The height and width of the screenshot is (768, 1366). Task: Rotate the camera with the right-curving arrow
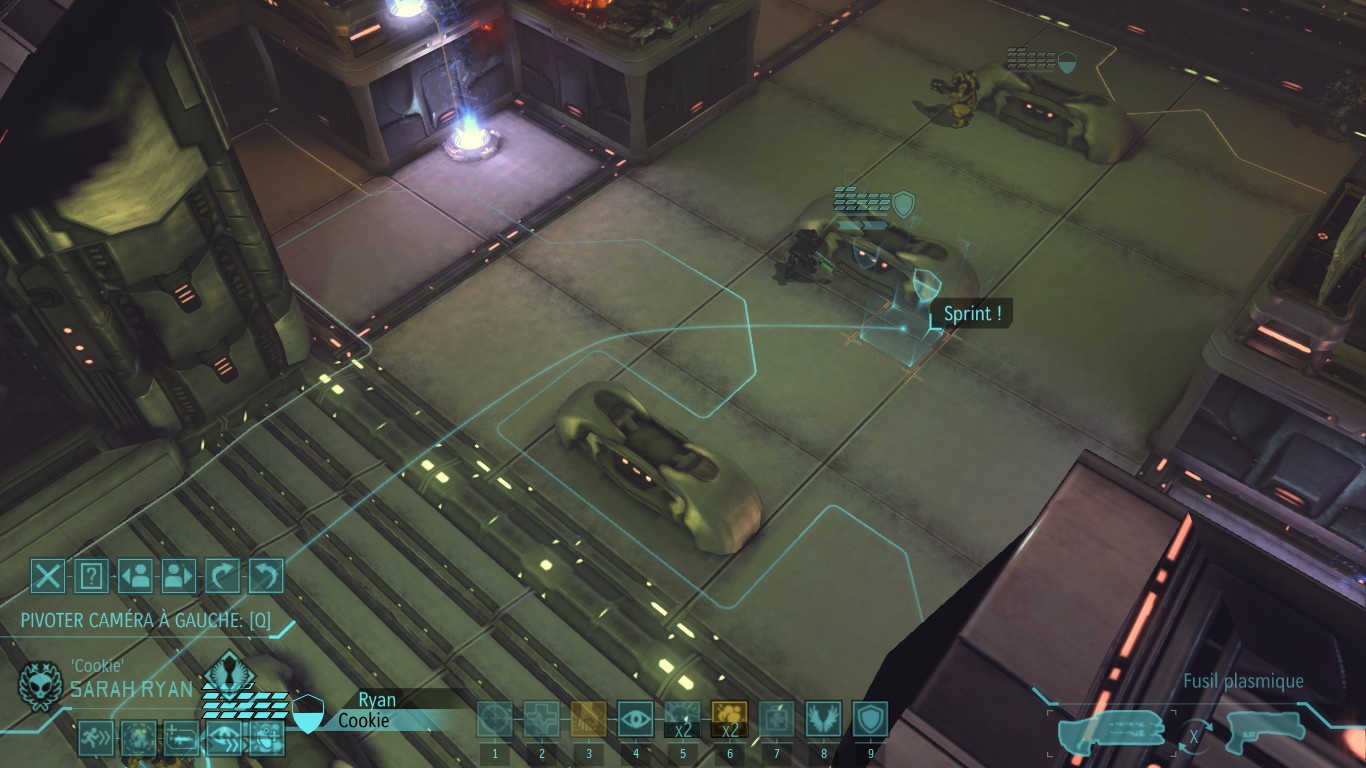pyautogui.click(x=222, y=576)
